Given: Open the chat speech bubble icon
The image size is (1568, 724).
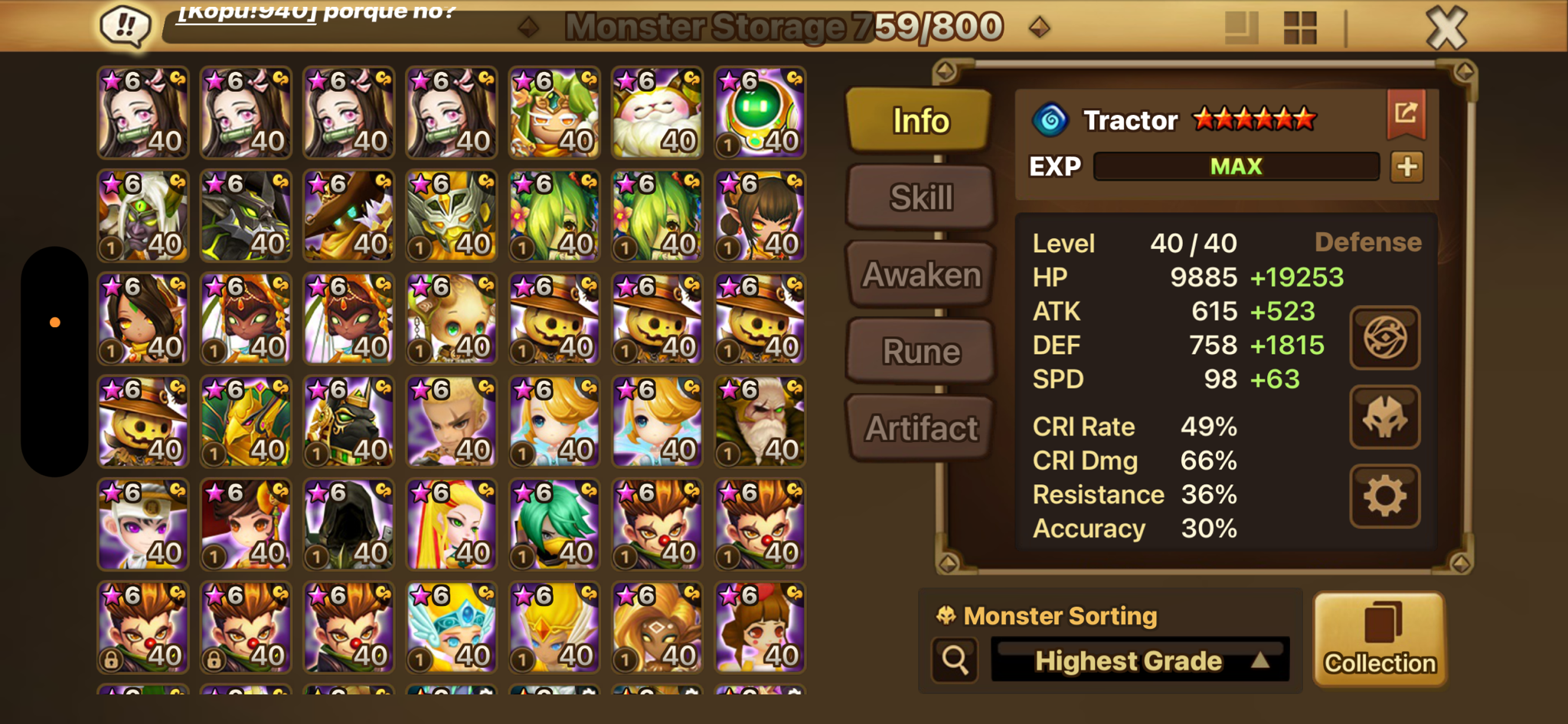Looking at the screenshot, I should coord(125,26).
